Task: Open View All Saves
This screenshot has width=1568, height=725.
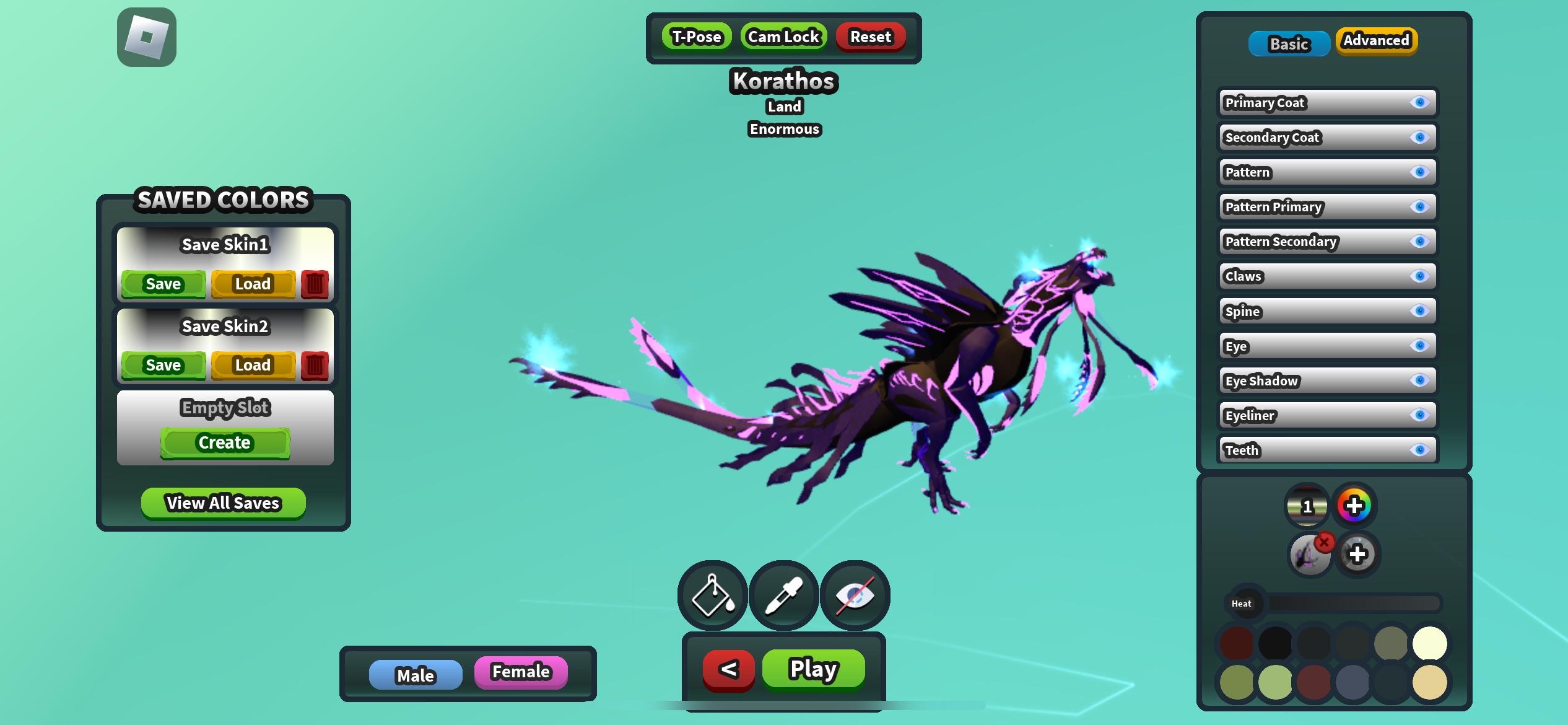Action: [x=224, y=503]
